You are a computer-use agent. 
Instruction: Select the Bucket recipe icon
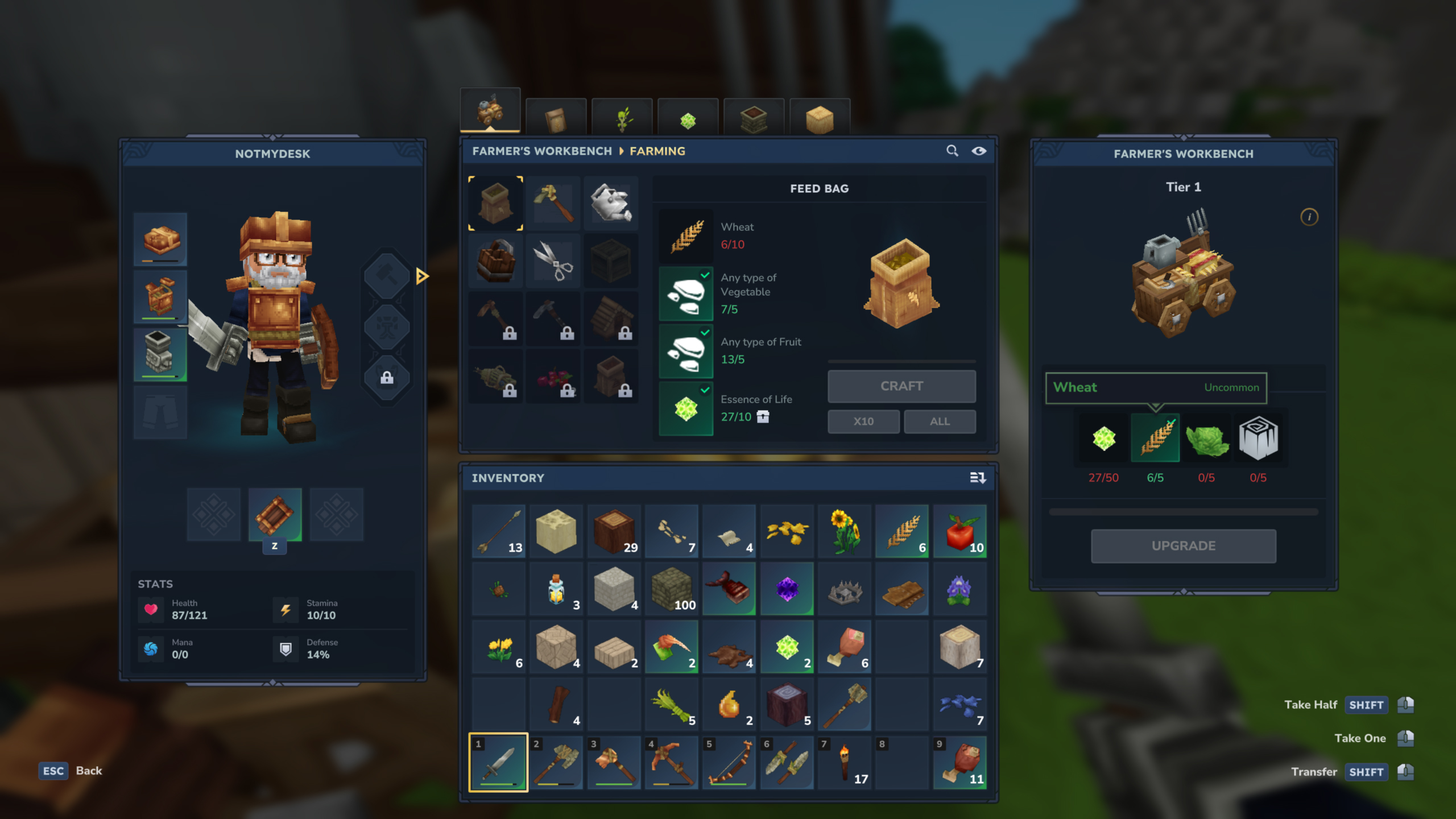(496, 260)
